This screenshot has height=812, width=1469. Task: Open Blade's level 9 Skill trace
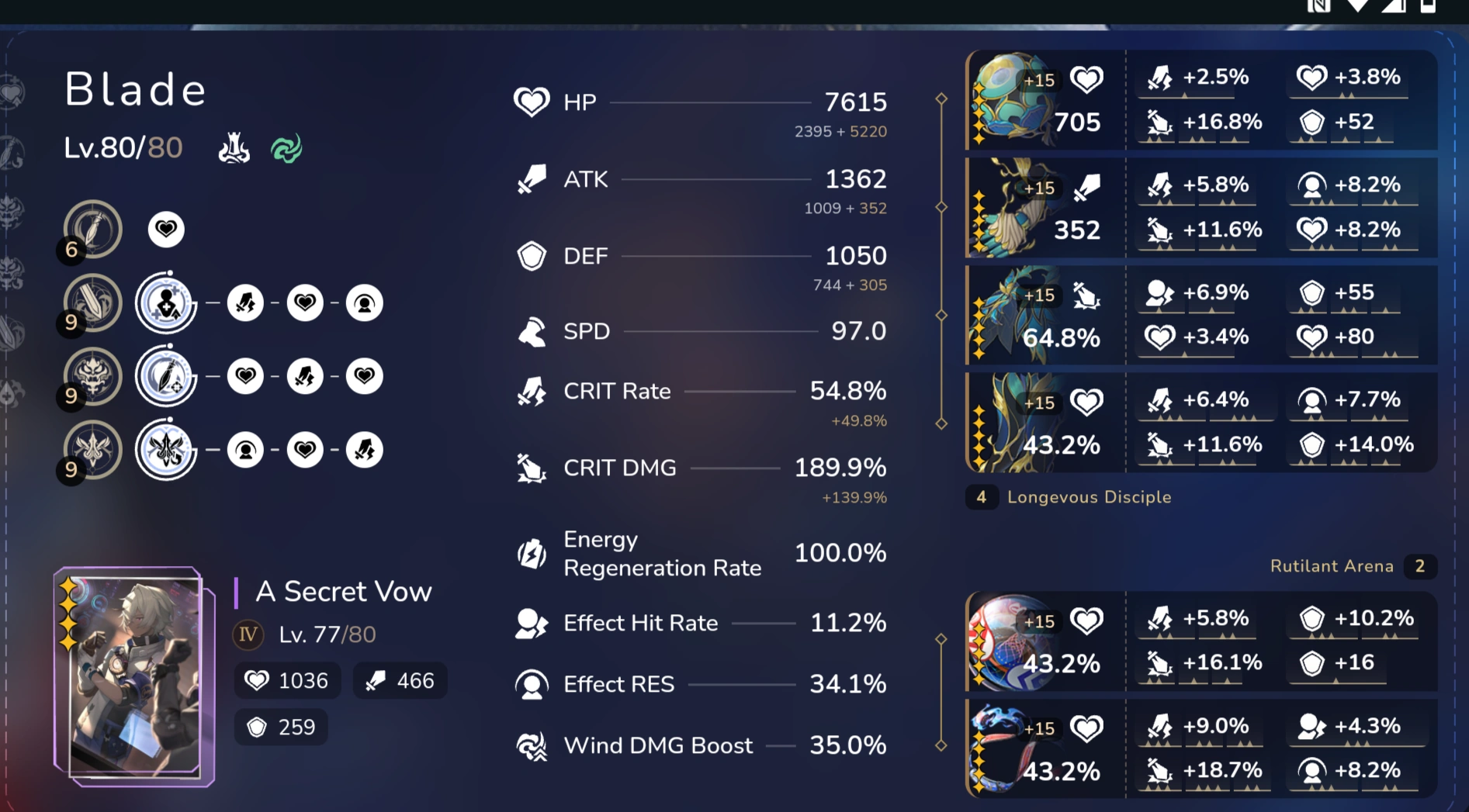click(92, 302)
